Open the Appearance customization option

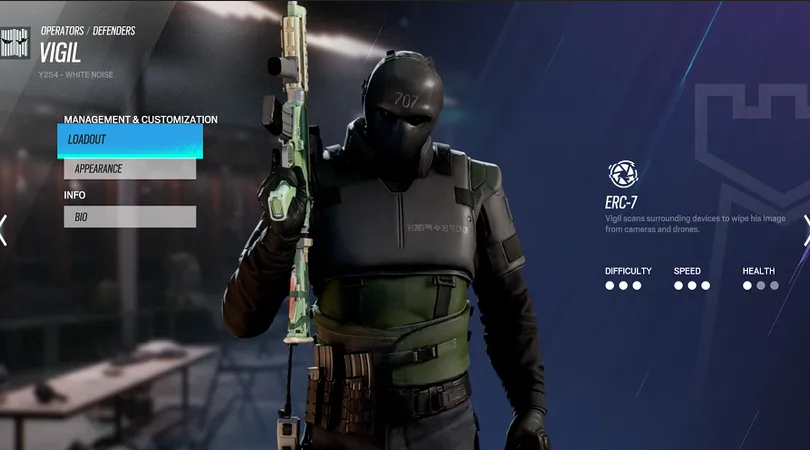[130, 169]
